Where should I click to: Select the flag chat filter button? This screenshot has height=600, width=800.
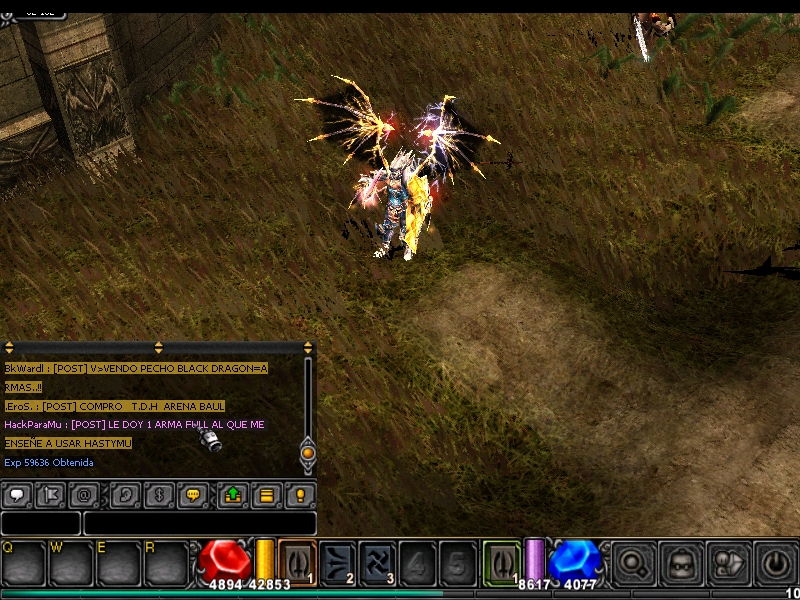pos(50,495)
